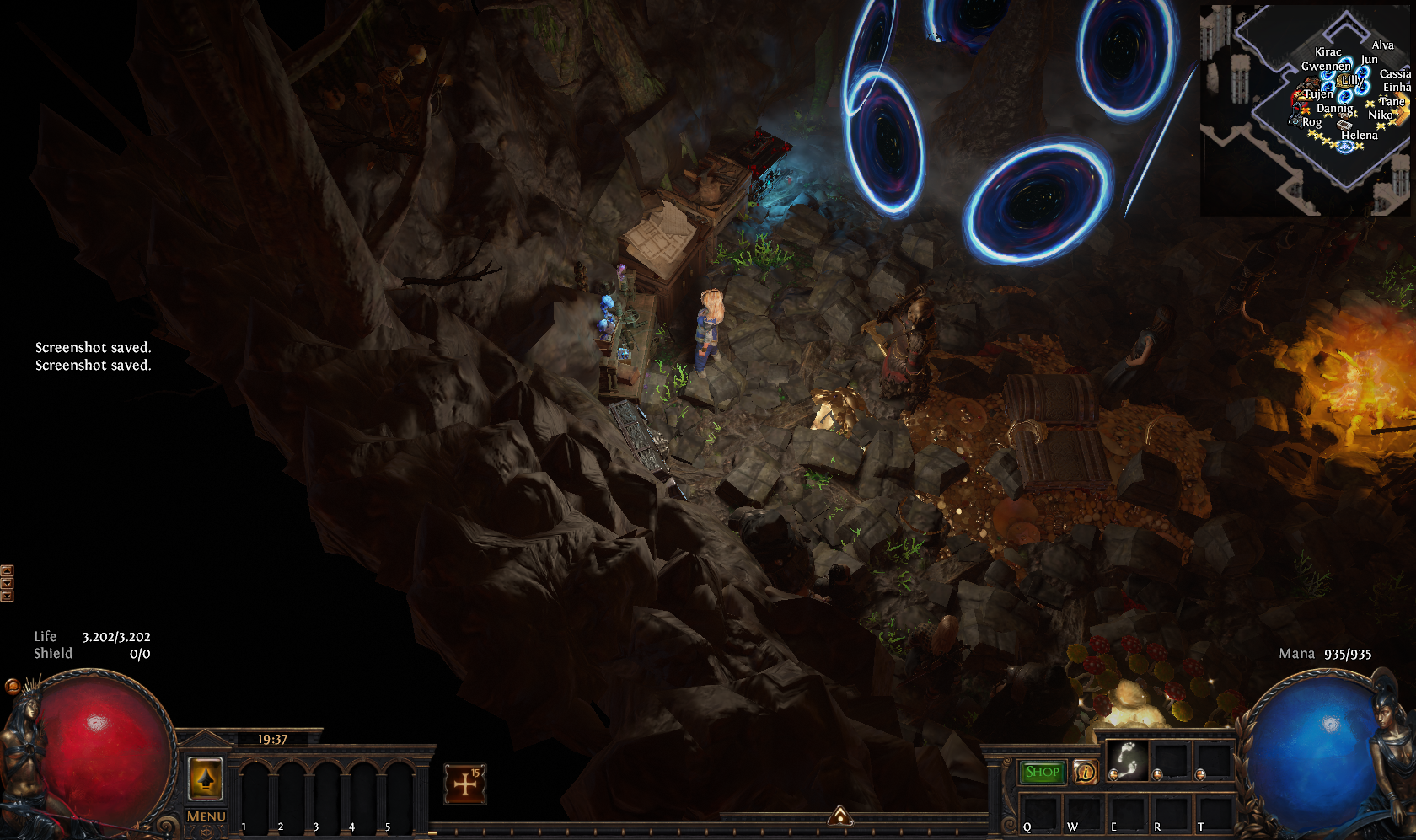This screenshot has height=840, width=1416.
Task: Select the Alva label on the minimap
Action: [1382, 45]
